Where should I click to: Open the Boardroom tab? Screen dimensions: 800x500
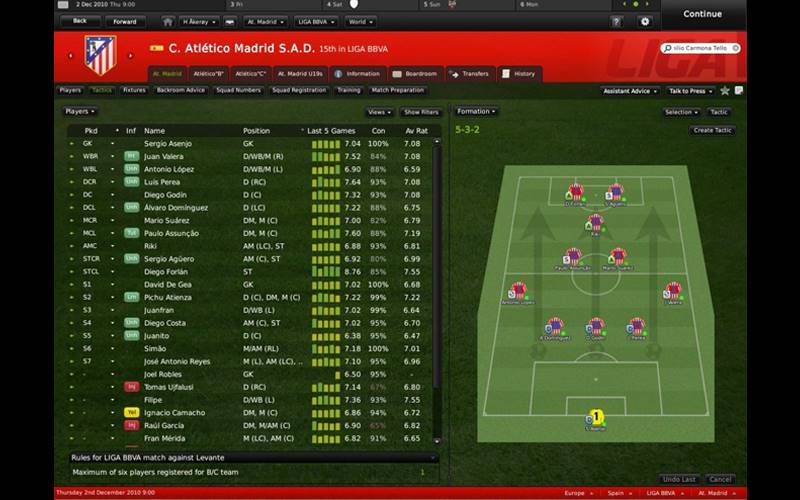pos(414,74)
